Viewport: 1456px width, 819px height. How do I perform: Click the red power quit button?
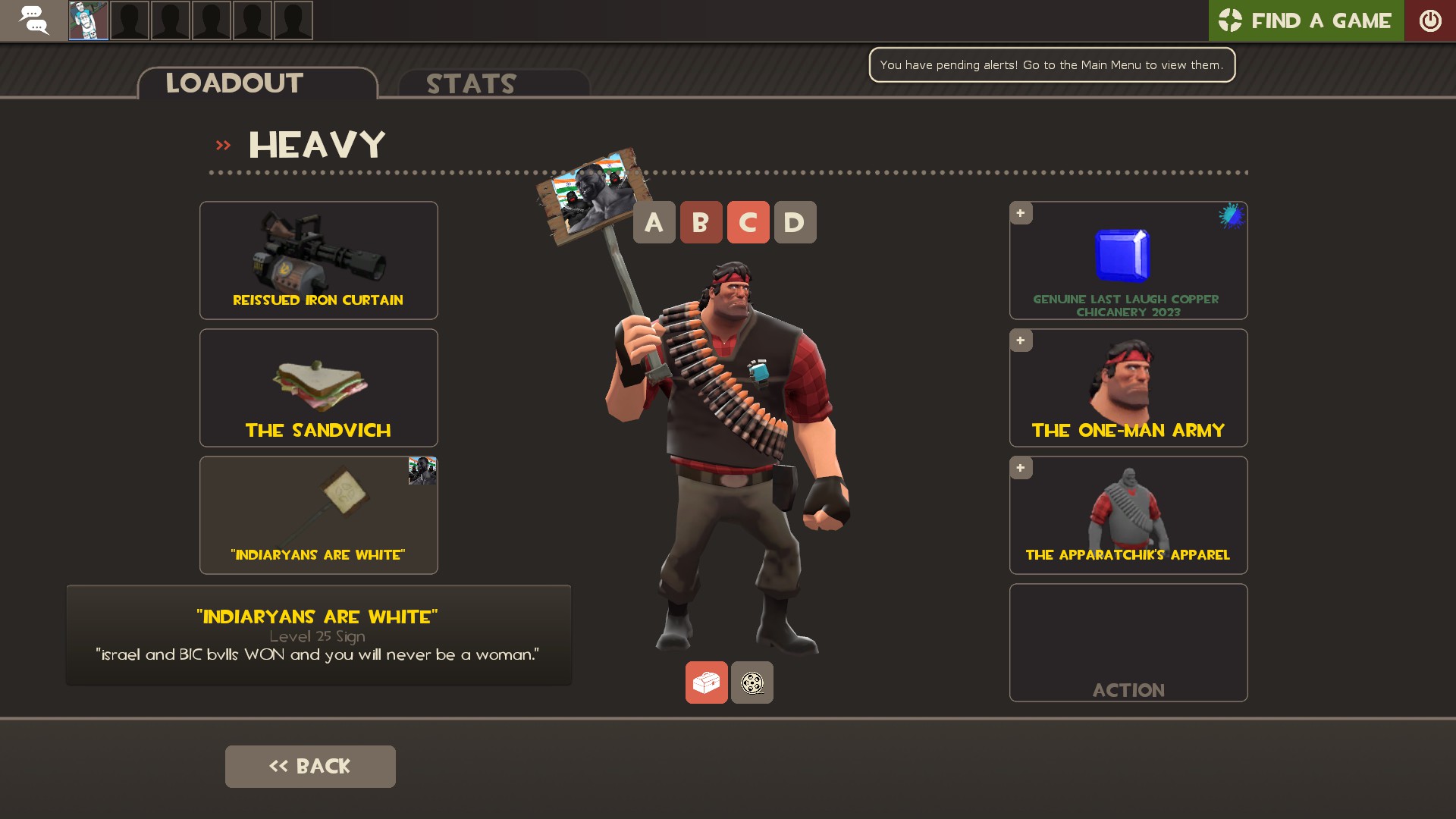click(1429, 20)
